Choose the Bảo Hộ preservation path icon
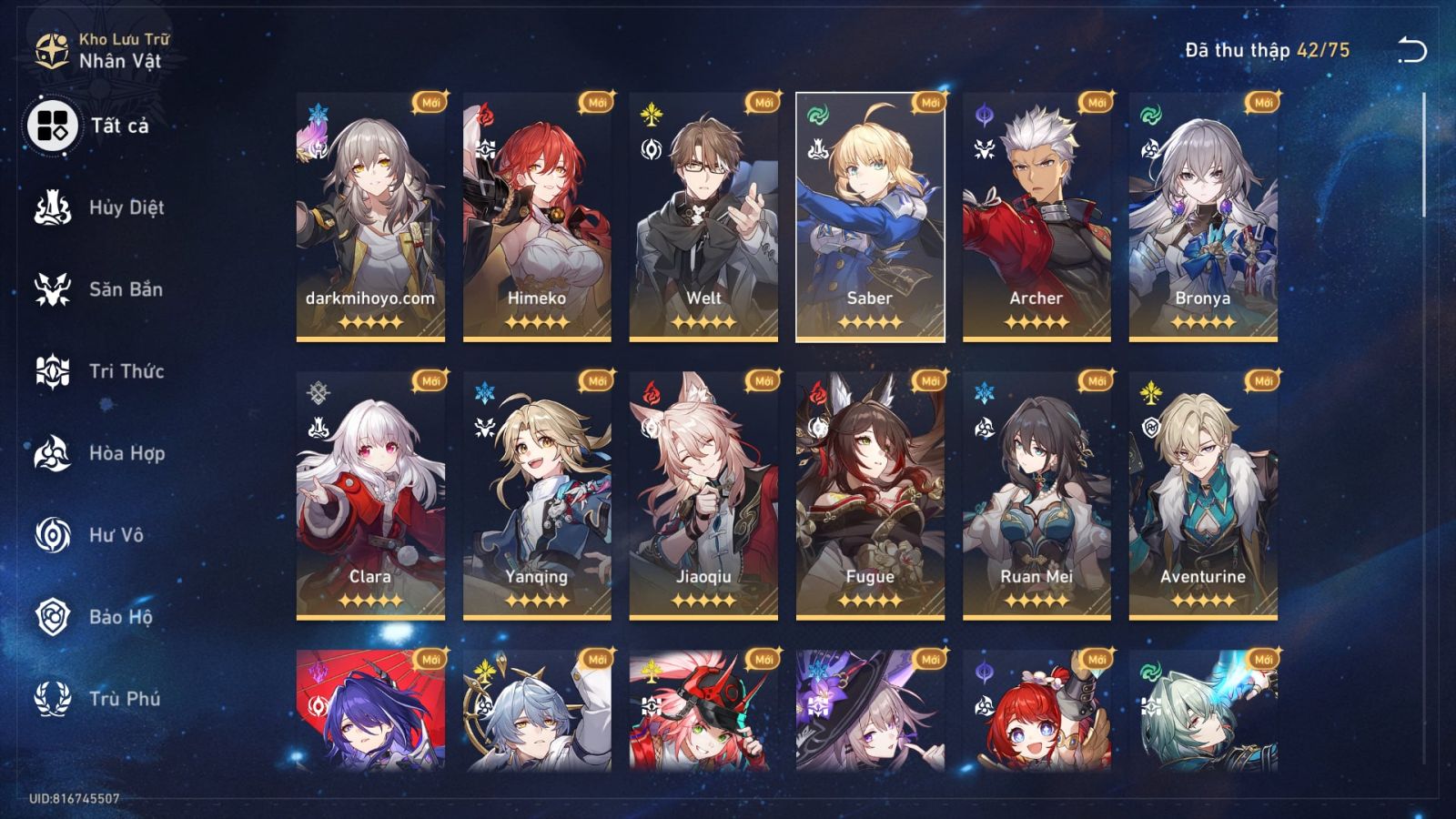 (55, 619)
